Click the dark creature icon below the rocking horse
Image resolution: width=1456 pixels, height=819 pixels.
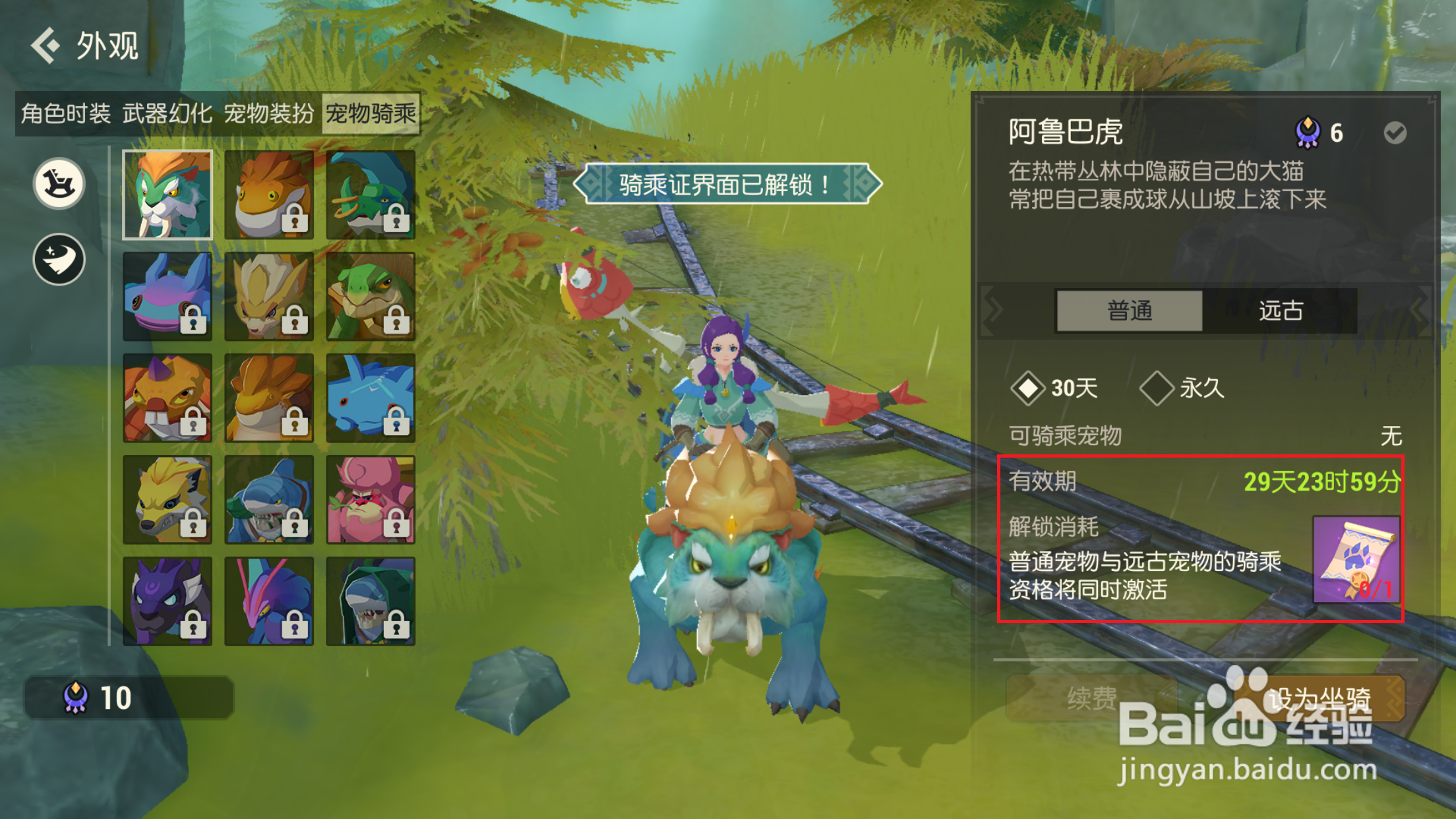coord(58,259)
